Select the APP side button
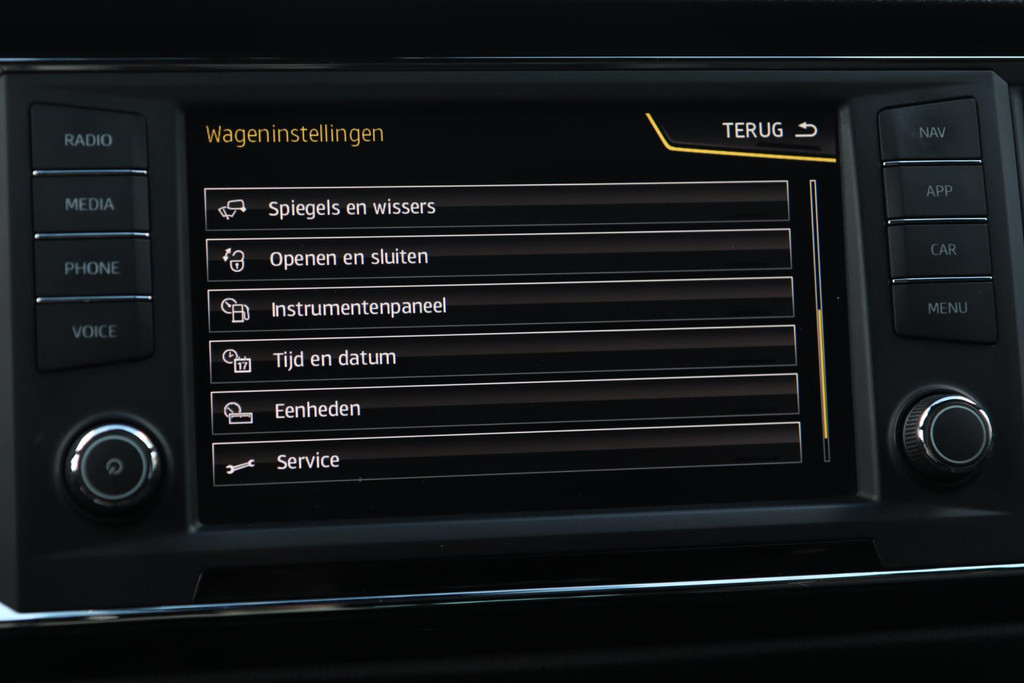The height and width of the screenshot is (683, 1024). (x=937, y=190)
